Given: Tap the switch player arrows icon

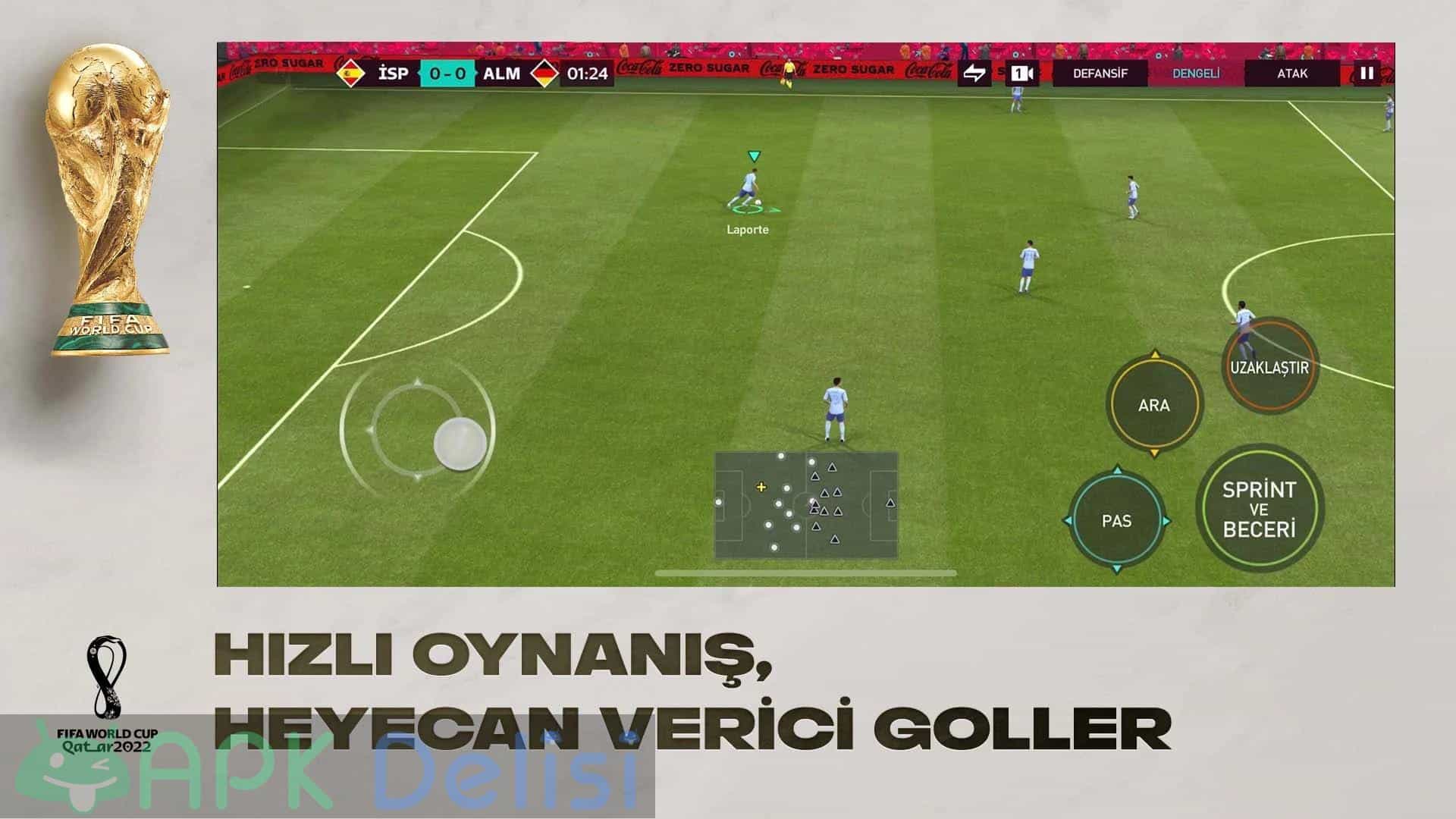Looking at the screenshot, I should tap(974, 74).
